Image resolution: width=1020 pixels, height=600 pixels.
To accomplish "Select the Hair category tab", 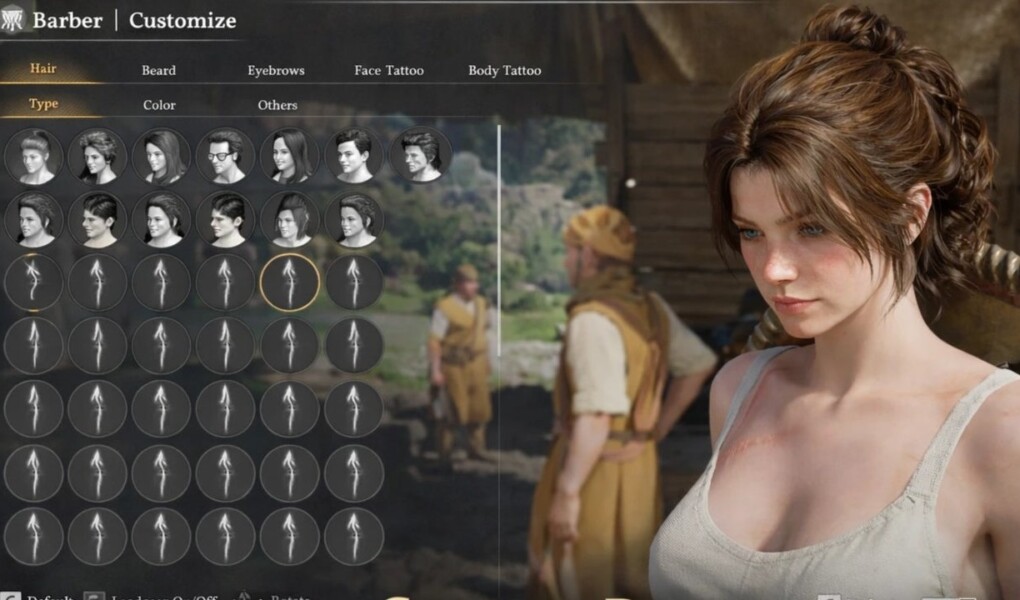I will coord(43,69).
